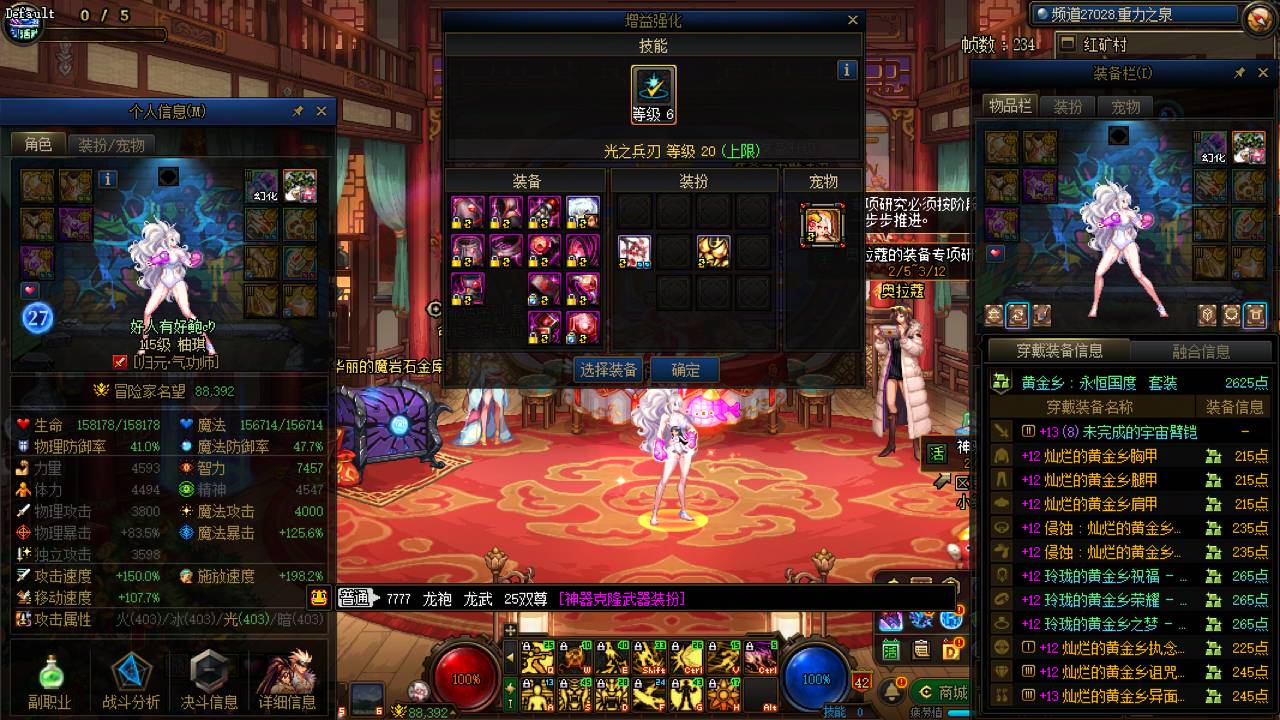Switch to the 宠物 tab in buff window

pyautogui.click(x=823, y=181)
